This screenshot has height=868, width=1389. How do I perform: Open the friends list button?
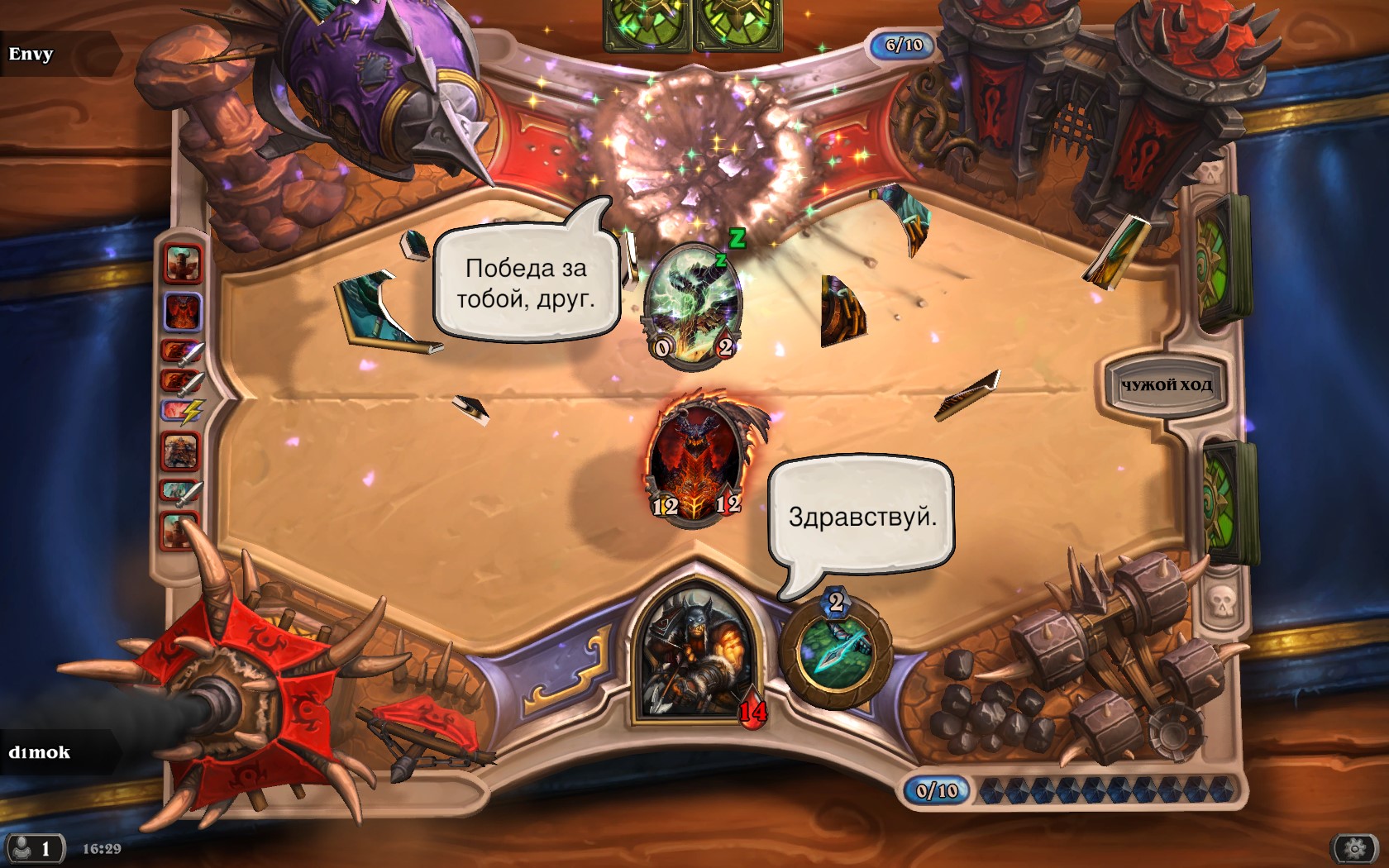[34, 849]
